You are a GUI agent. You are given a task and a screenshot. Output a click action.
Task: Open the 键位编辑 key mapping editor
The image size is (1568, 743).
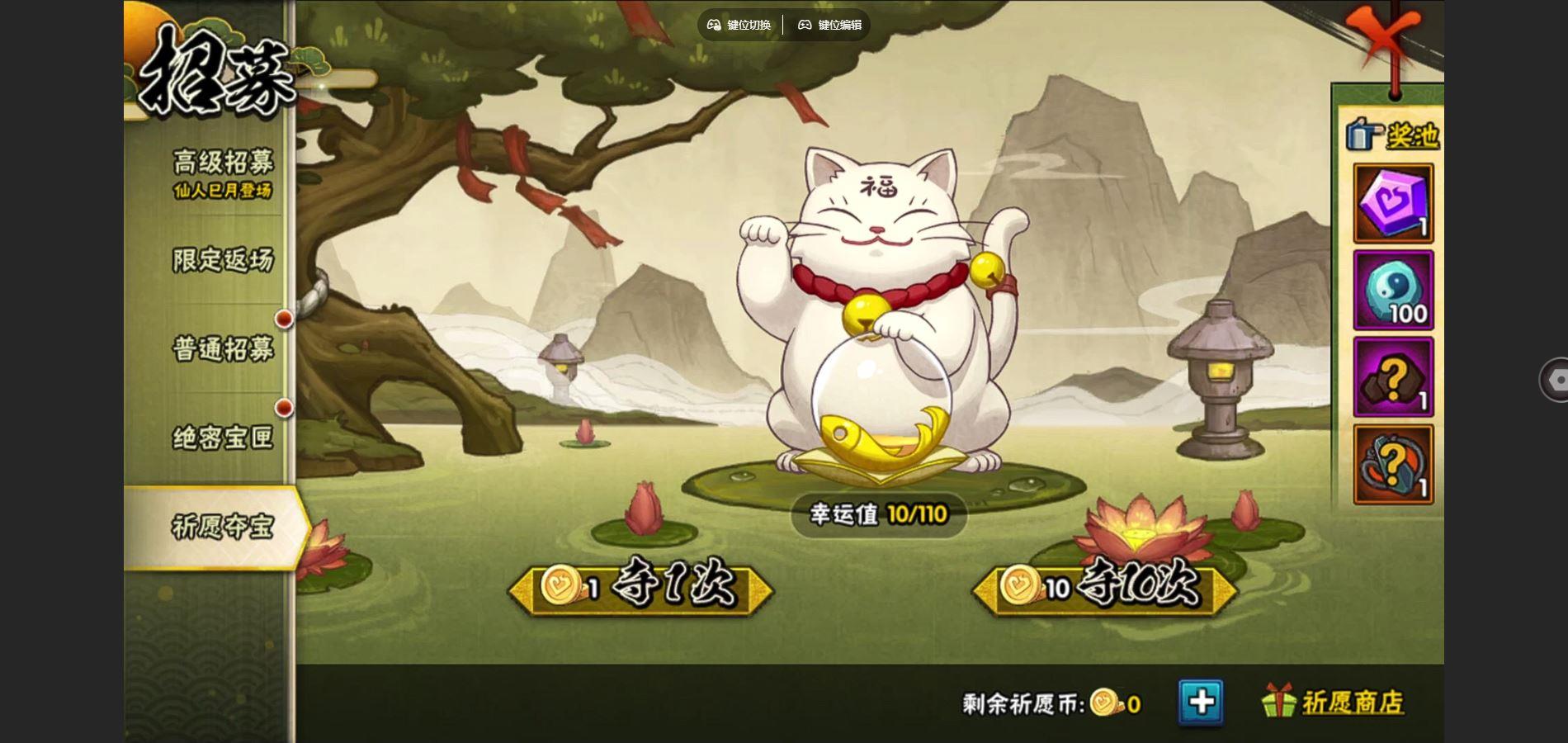coord(829,25)
